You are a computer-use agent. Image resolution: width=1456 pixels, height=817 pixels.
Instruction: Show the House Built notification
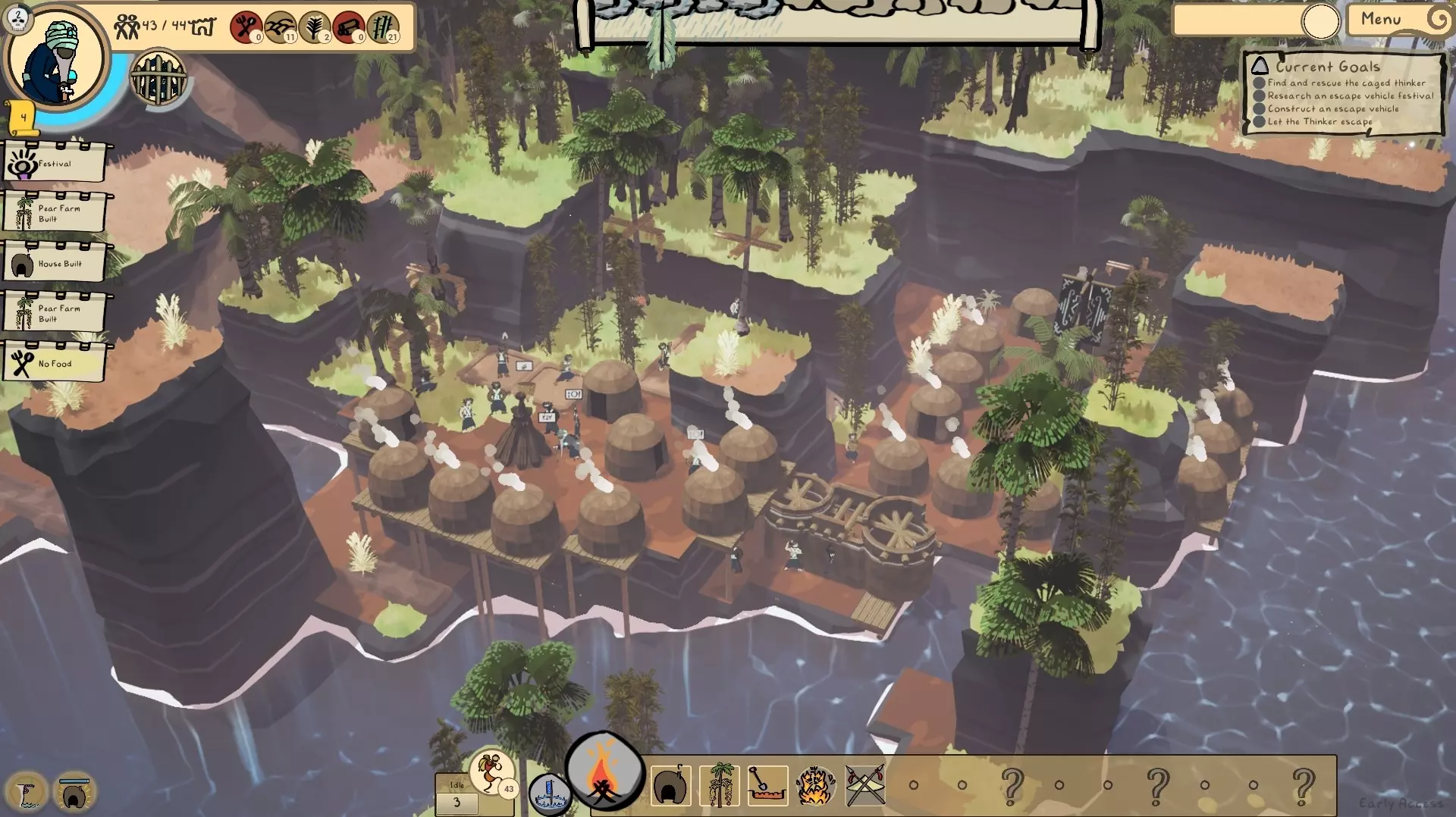coord(54,264)
